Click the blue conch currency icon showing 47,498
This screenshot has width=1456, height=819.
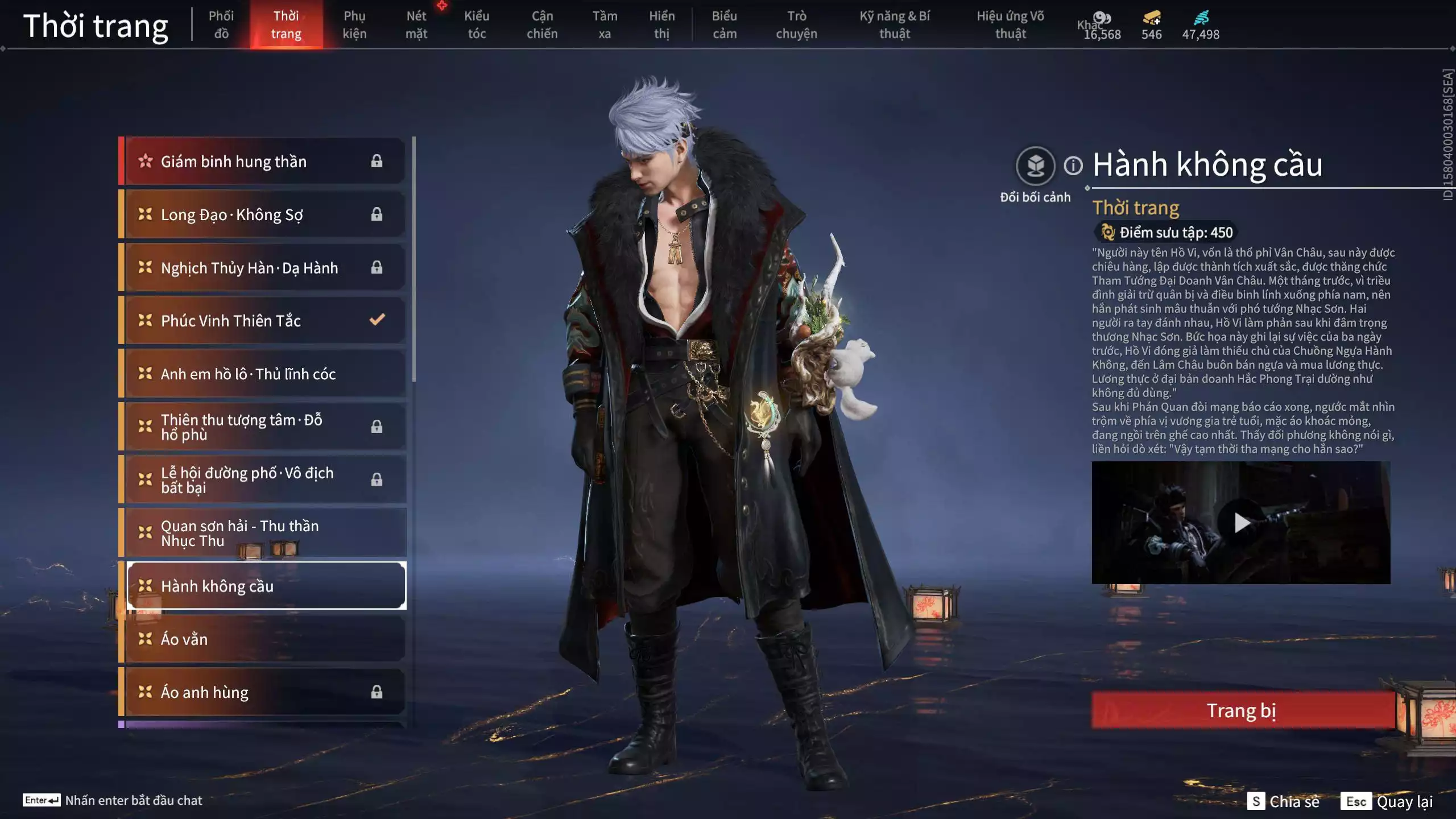tap(1200, 19)
